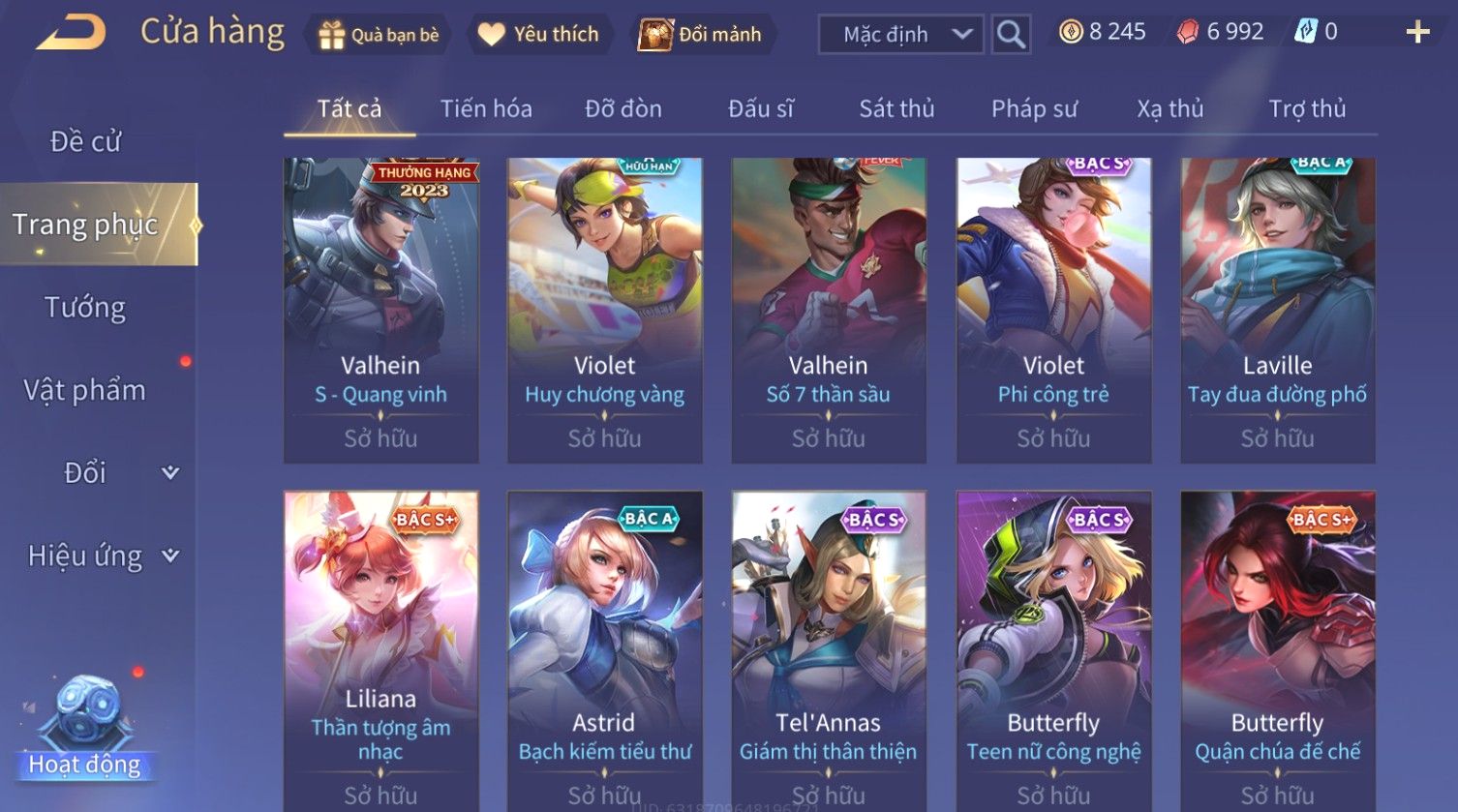Go back using the return arrow
The image size is (1458, 812).
click(x=71, y=33)
